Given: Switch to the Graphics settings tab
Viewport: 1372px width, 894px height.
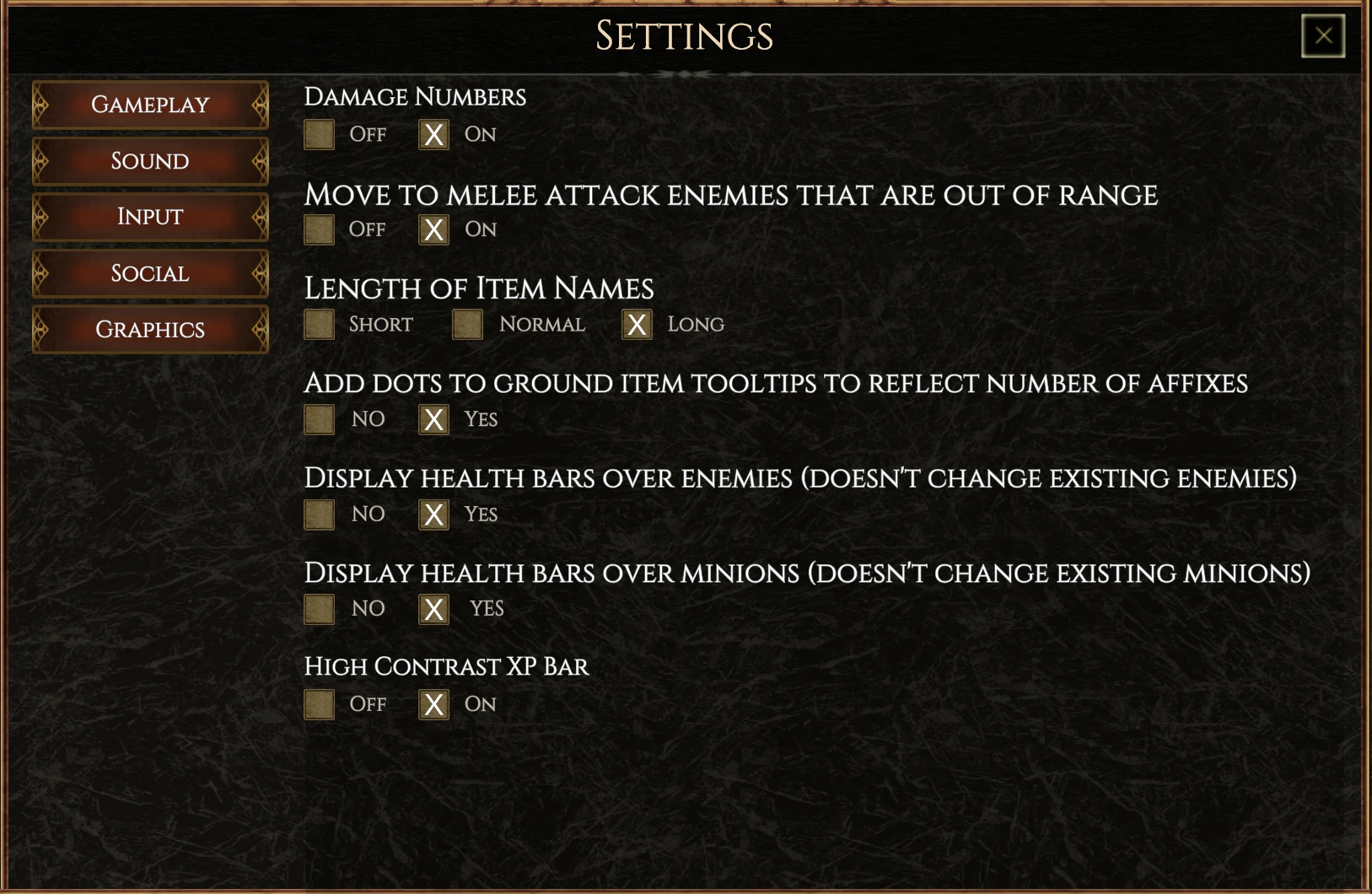Looking at the screenshot, I should click(149, 329).
